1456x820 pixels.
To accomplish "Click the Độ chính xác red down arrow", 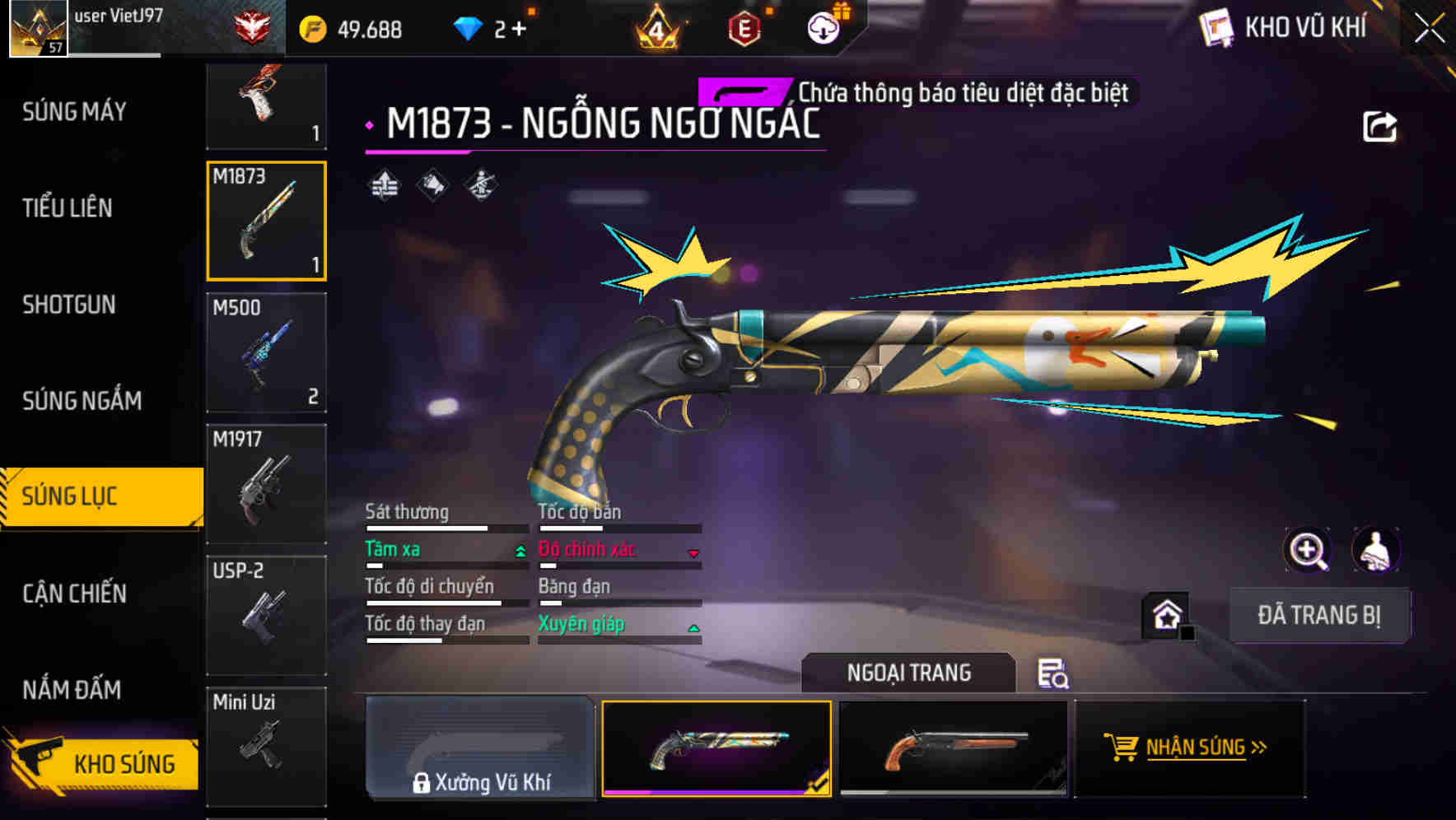I will pos(692,554).
